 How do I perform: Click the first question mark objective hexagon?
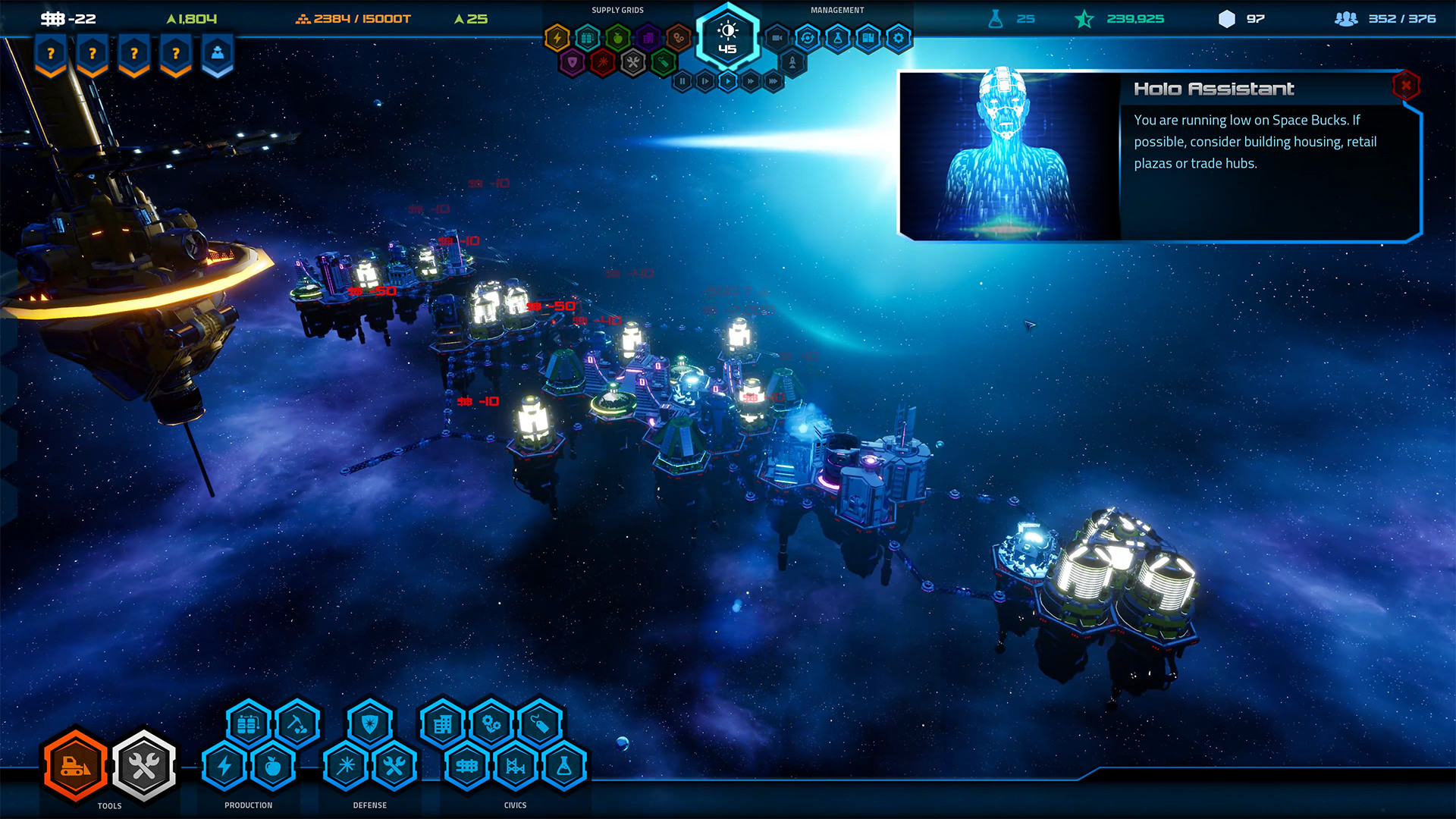(x=50, y=53)
